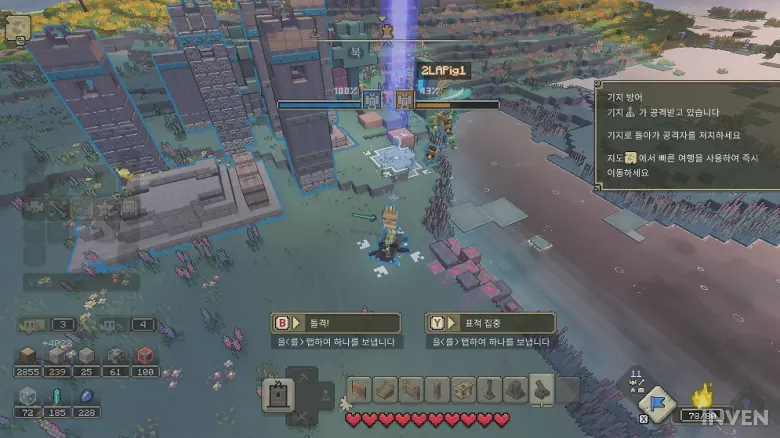Viewport: 780px width, 438px height.
Task: Click the highlighted last build hotbar slot
Action: pos(541,390)
